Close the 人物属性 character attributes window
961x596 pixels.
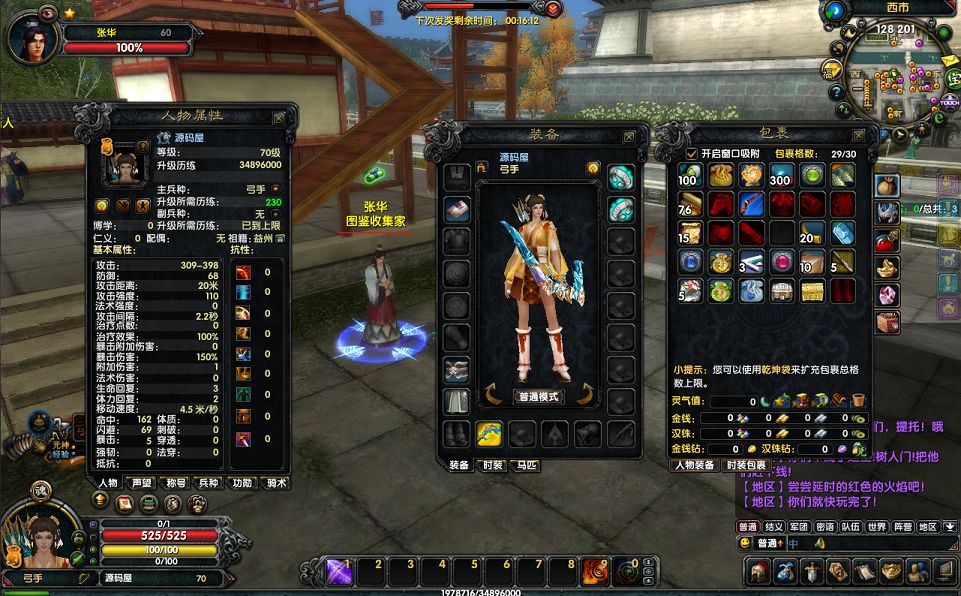click(279, 117)
